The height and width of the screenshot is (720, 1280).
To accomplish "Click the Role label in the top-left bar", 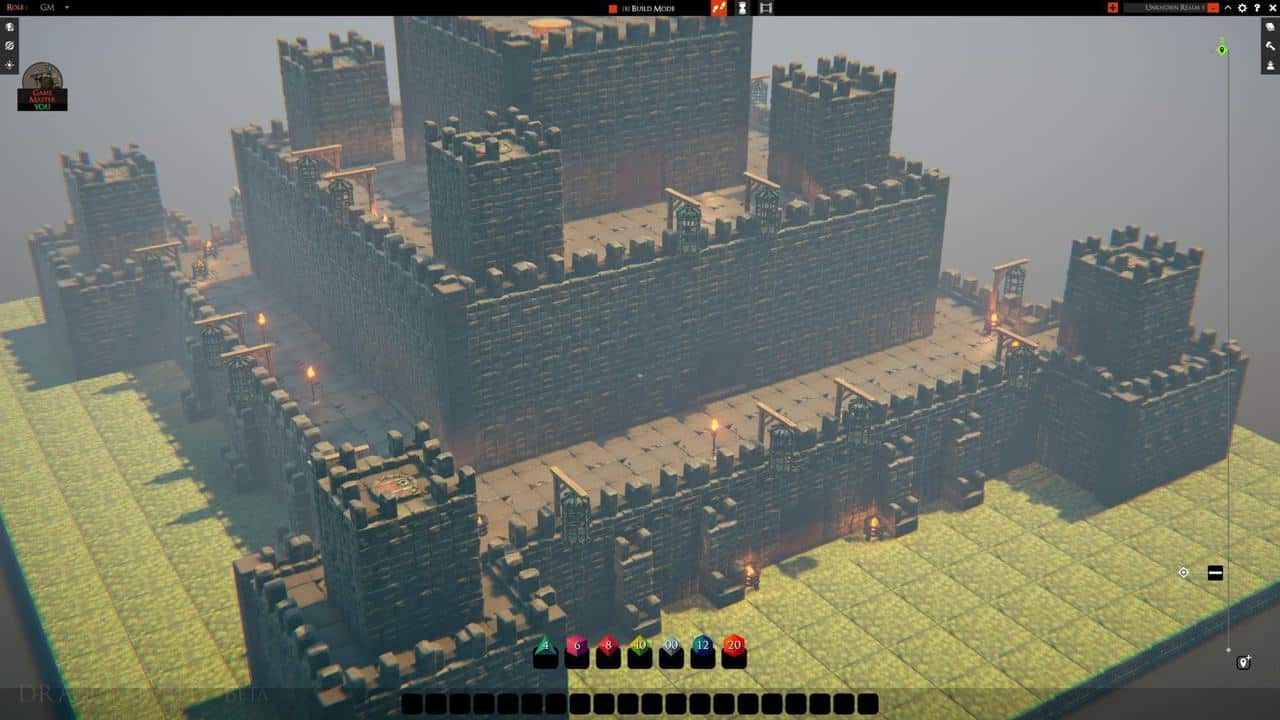I will [15, 6].
